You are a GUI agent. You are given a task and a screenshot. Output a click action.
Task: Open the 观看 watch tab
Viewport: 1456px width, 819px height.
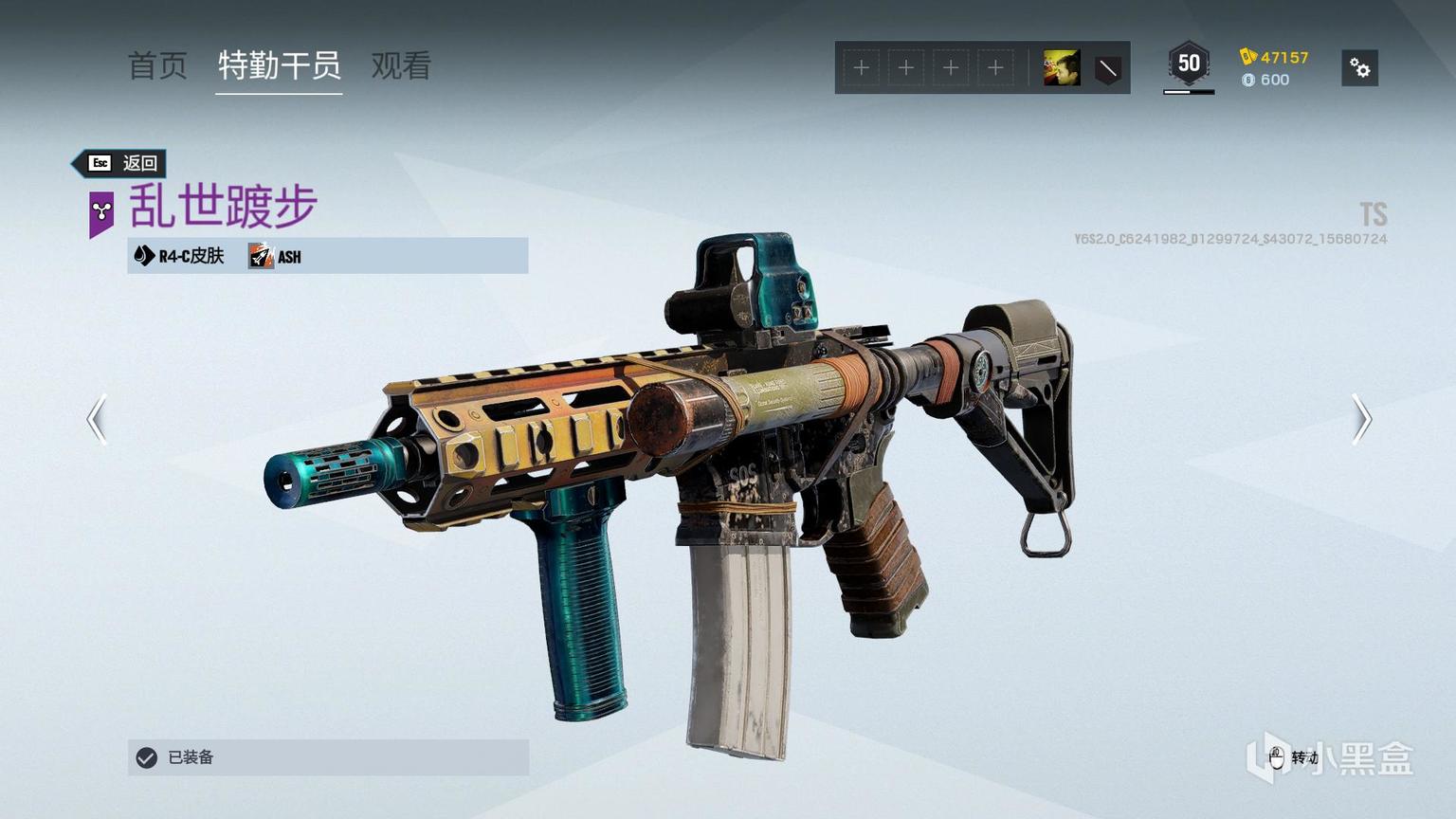pos(401,66)
